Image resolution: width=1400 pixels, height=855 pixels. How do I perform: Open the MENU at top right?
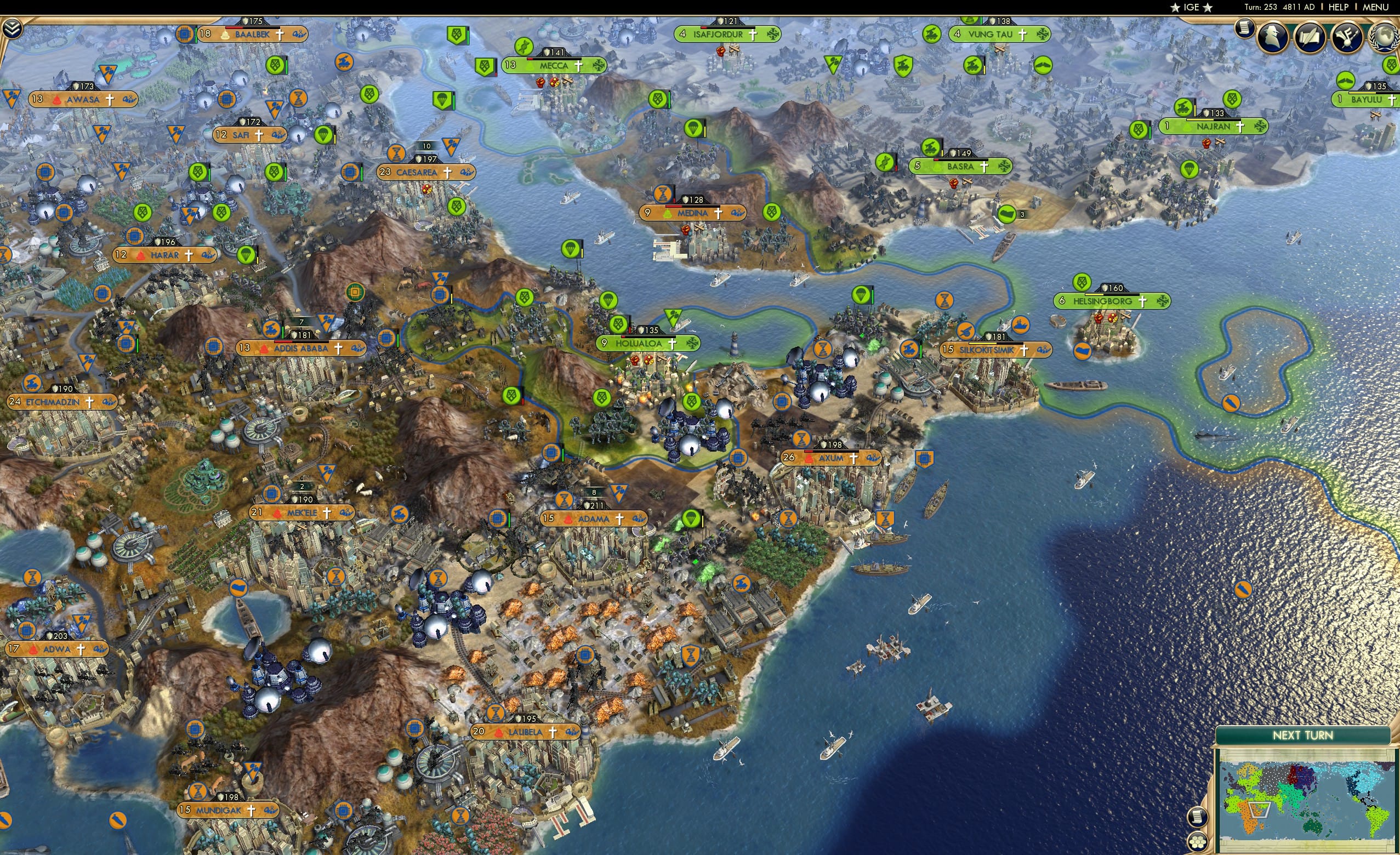(1375, 7)
